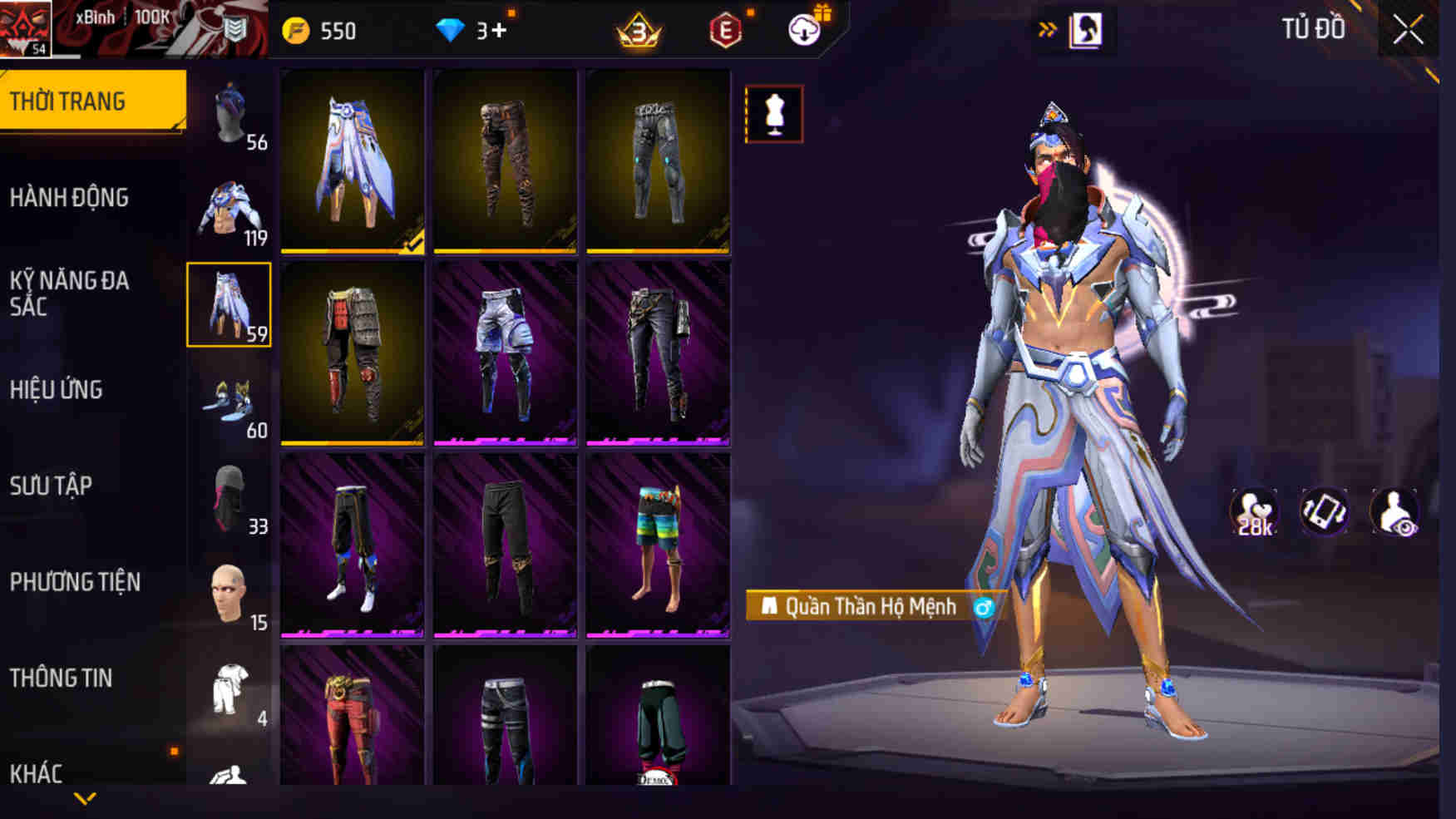Open the HIỆU ỨNG category
This screenshot has height=819, width=1456.
pos(56,390)
